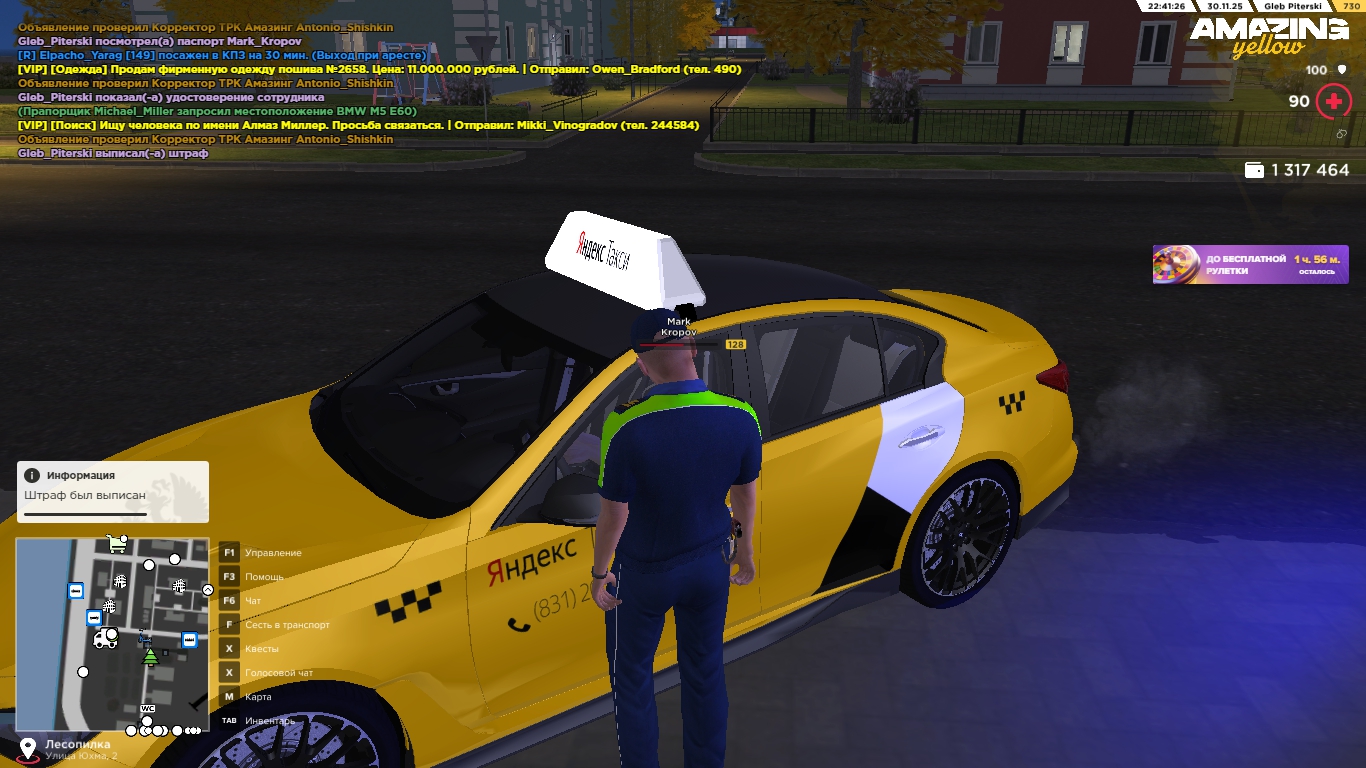Choose the green Christmas tree minimap marker

click(x=150, y=656)
